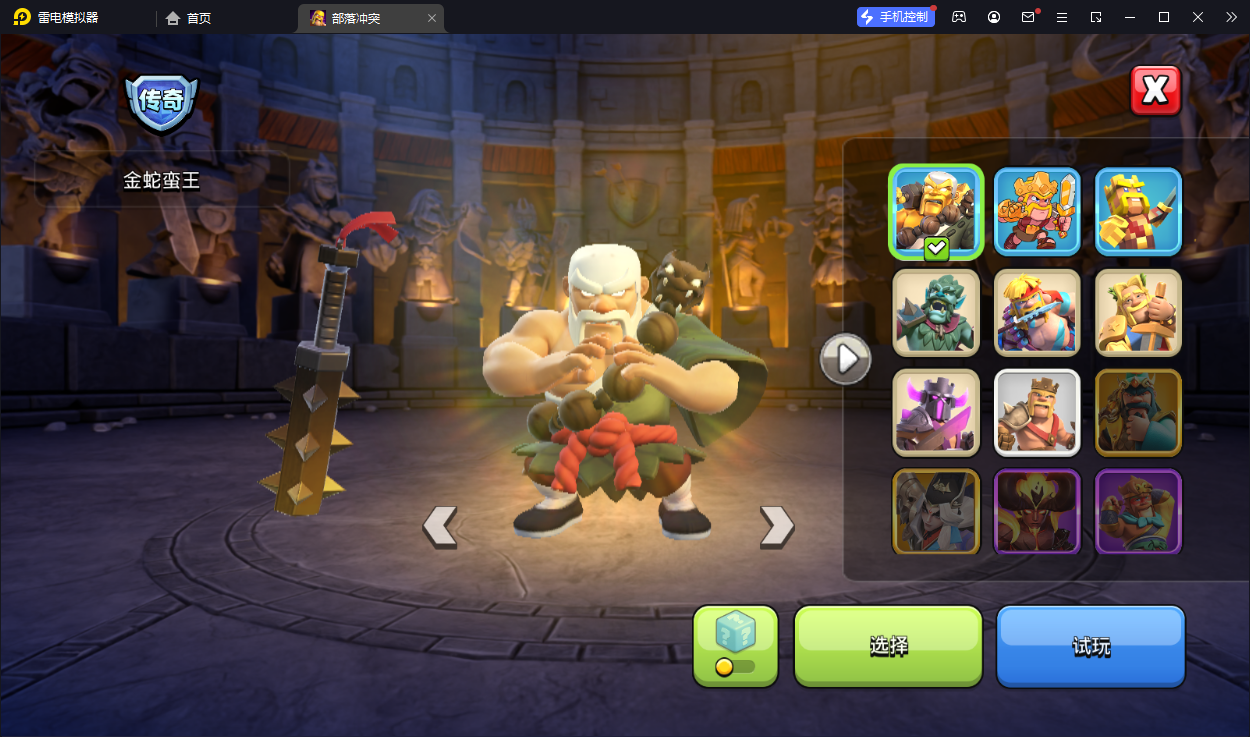Select the bearded warrior skin with teal helmet
The height and width of the screenshot is (737, 1250).
pos(1138,412)
